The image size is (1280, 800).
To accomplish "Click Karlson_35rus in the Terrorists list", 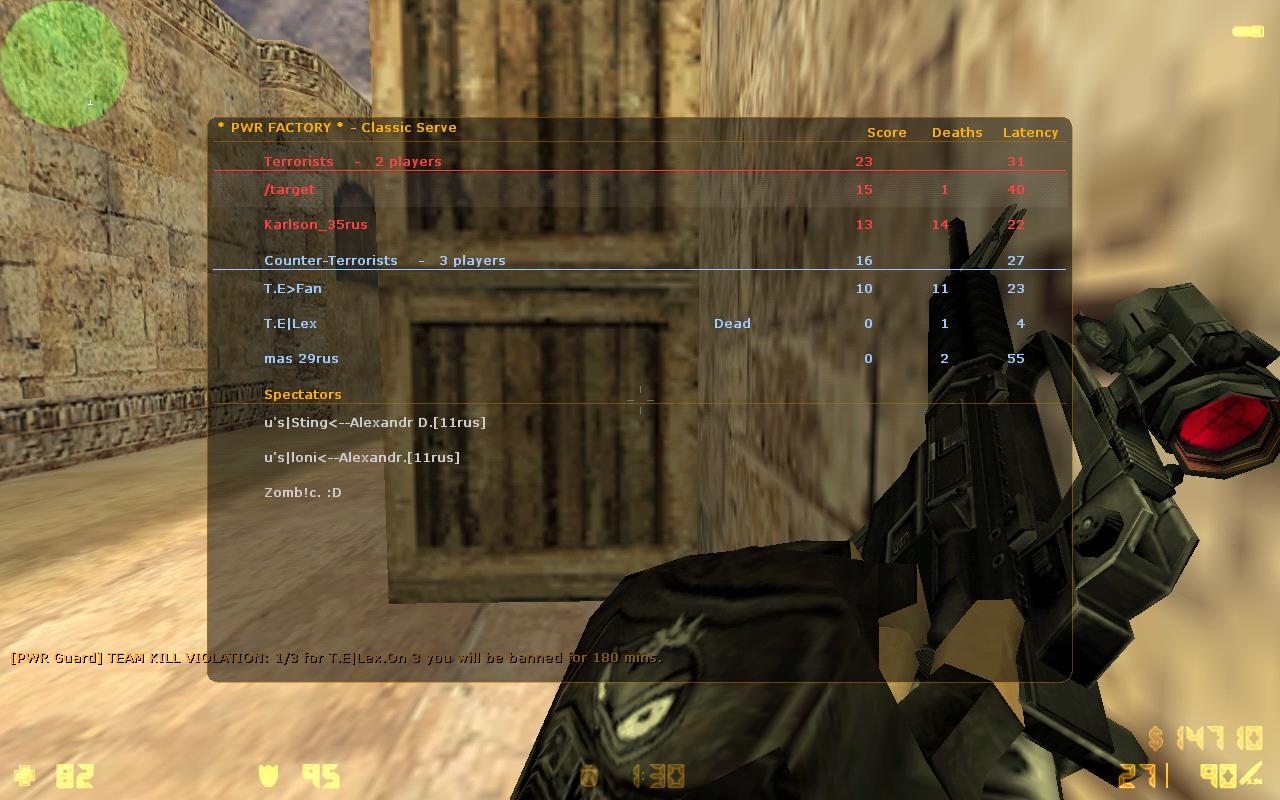I will 316,224.
